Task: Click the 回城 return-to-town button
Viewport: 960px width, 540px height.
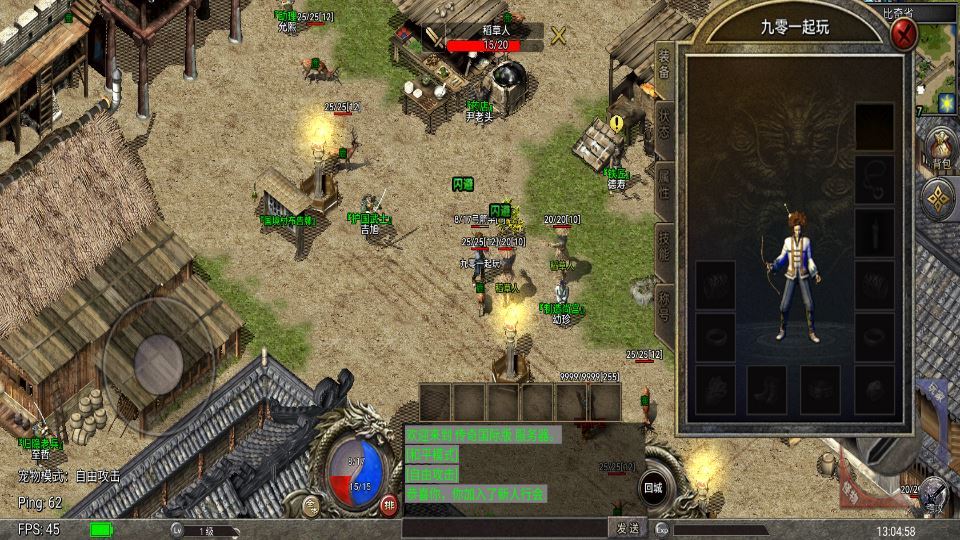Action: coord(653,487)
